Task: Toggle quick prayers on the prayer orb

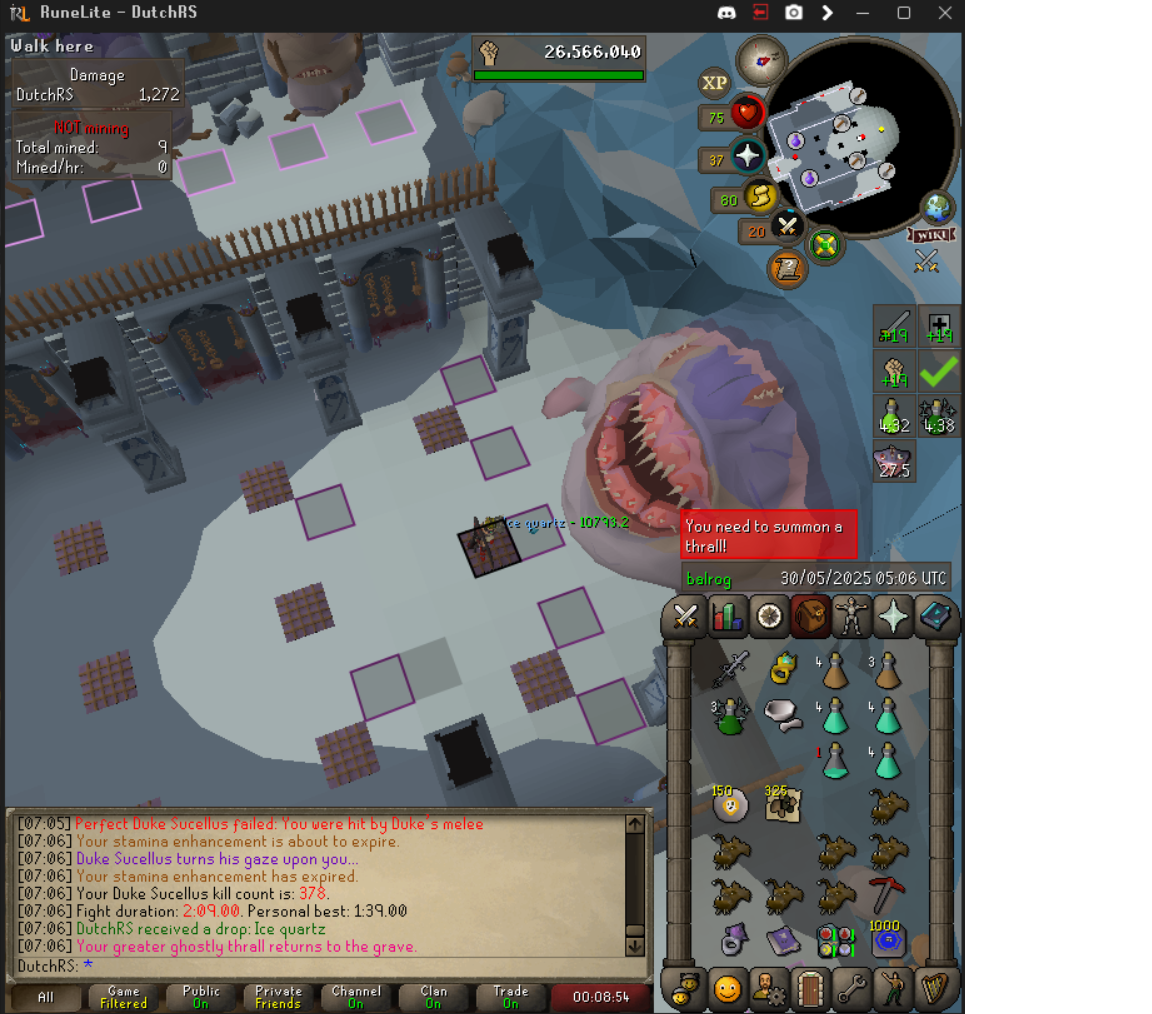Action: click(x=746, y=157)
